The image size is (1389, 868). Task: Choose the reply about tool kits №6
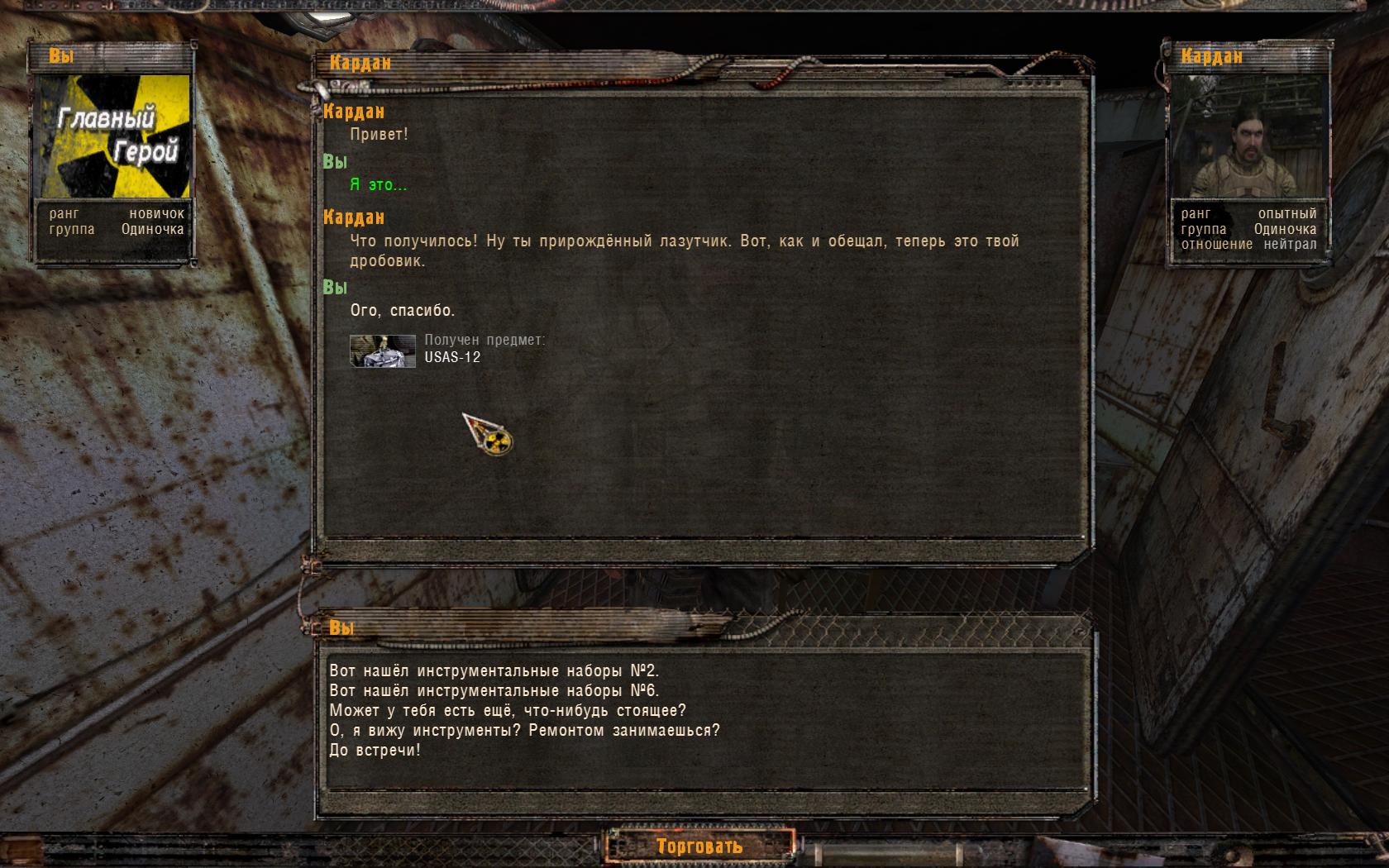(x=494, y=690)
